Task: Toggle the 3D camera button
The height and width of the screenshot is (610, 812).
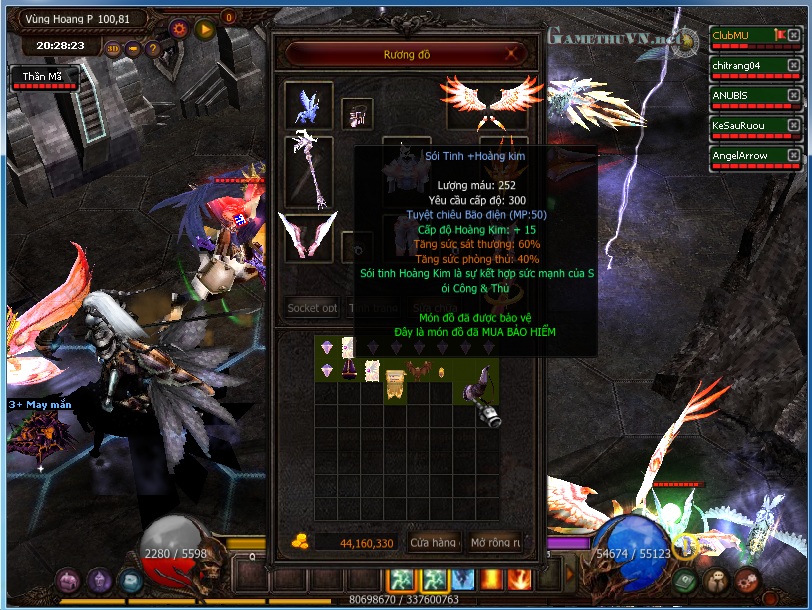Action: coord(112,47)
